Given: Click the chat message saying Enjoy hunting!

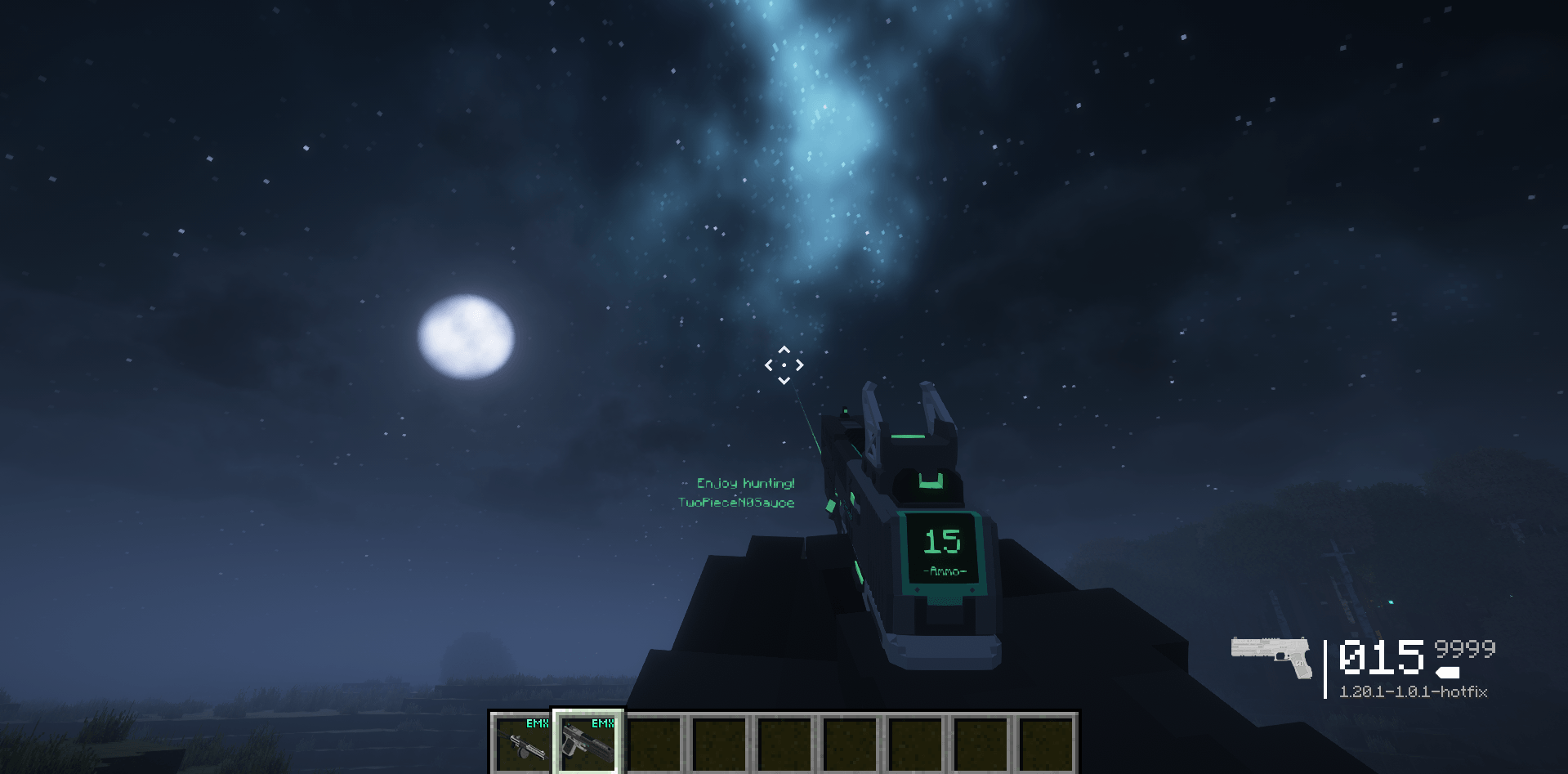Looking at the screenshot, I should coord(746,483).
